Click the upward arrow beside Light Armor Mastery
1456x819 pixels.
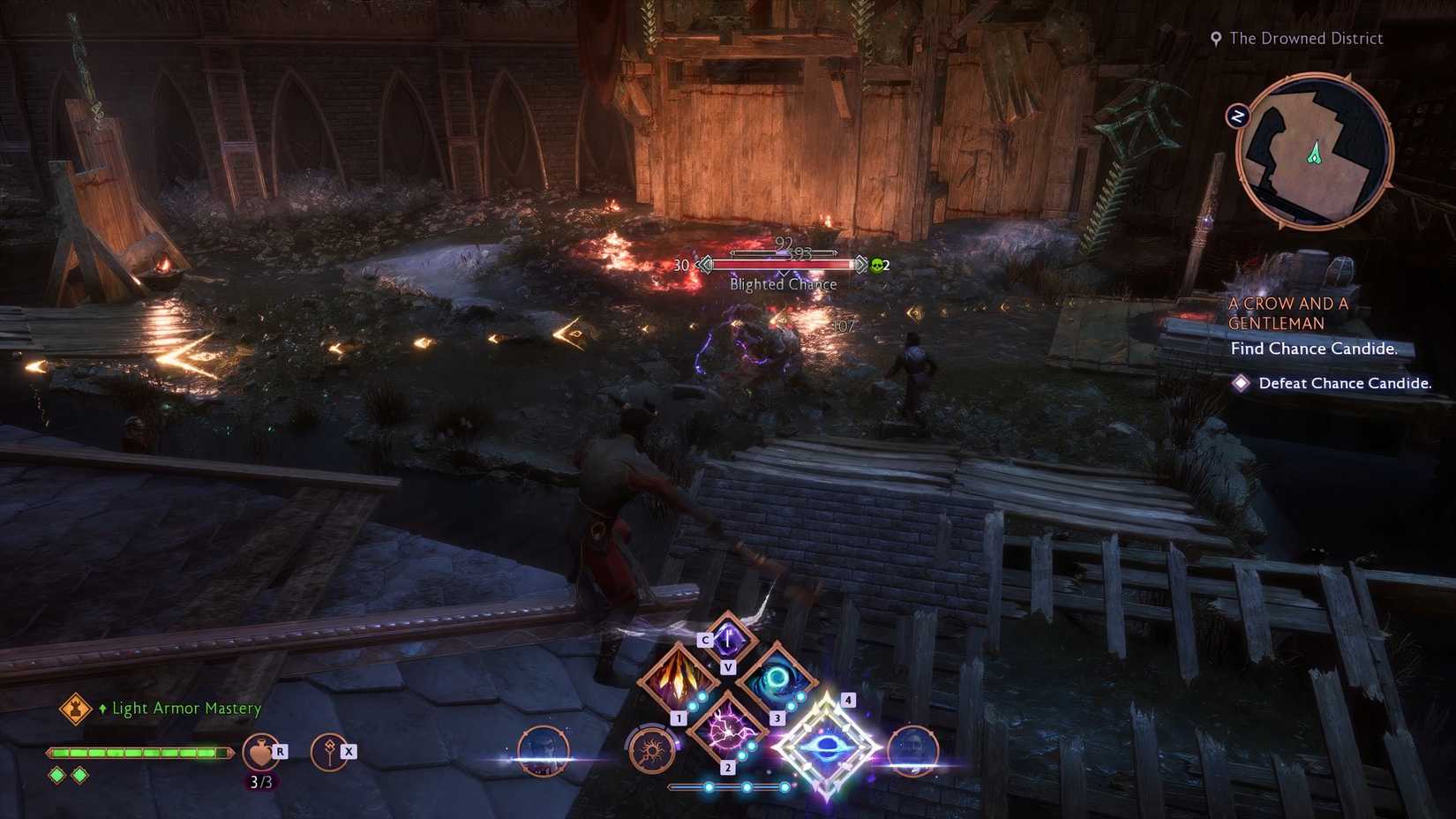tap(102, 708)
